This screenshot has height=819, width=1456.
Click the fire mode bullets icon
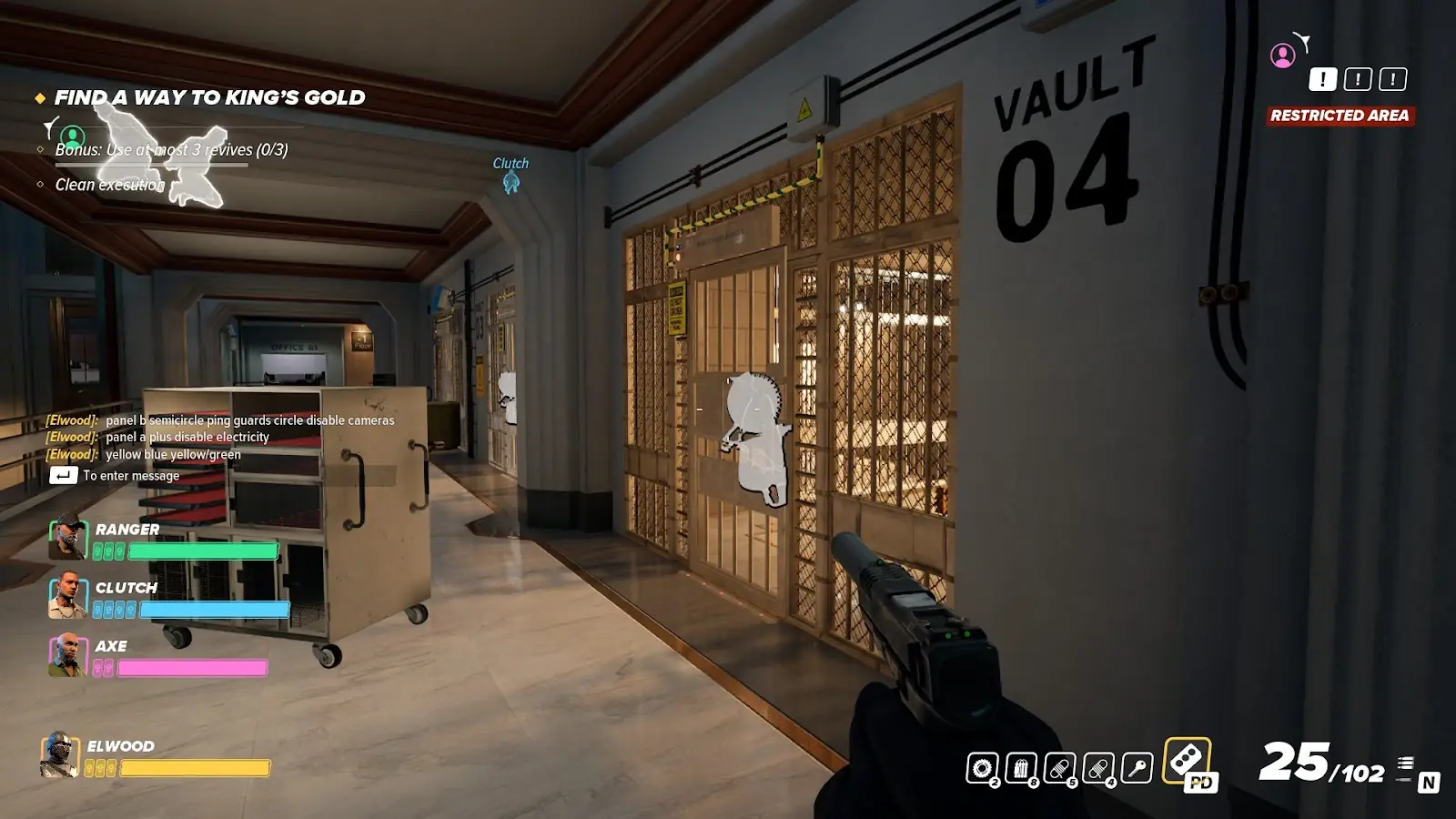point(1406,765)
